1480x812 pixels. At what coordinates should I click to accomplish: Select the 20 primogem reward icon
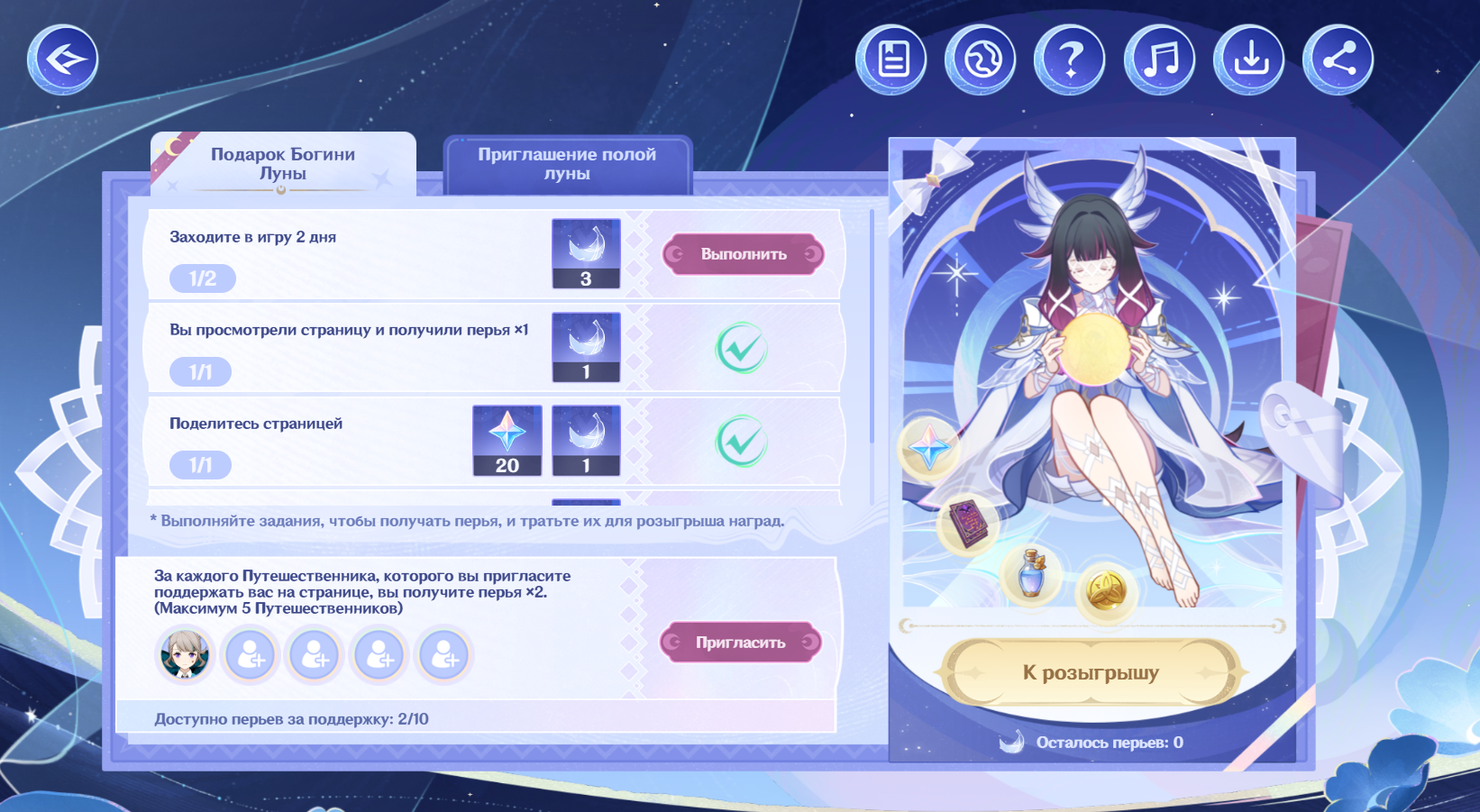tap(507, 440)
